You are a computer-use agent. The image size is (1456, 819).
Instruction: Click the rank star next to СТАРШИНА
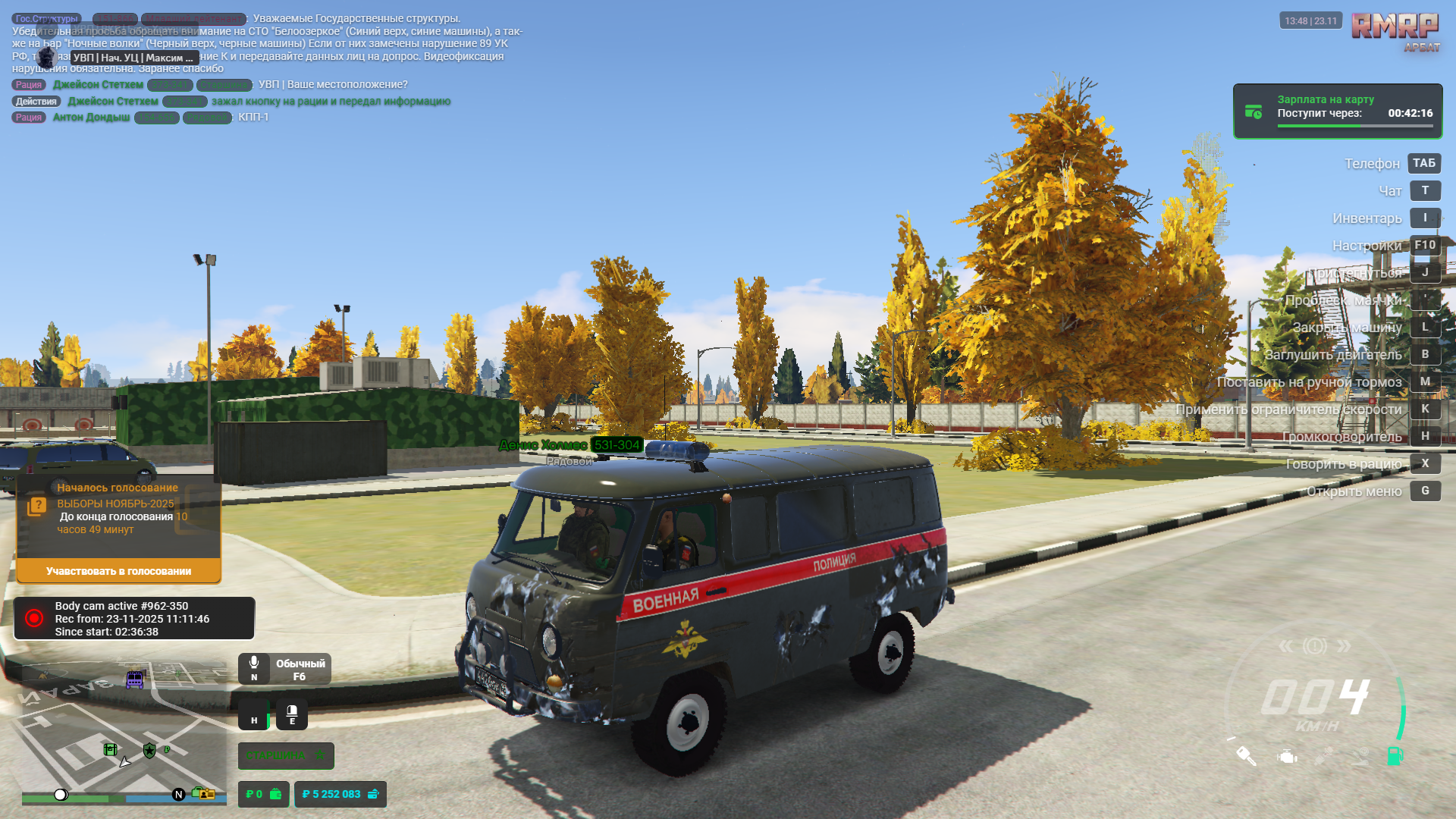pyautogui.click(x=320, y=755)
